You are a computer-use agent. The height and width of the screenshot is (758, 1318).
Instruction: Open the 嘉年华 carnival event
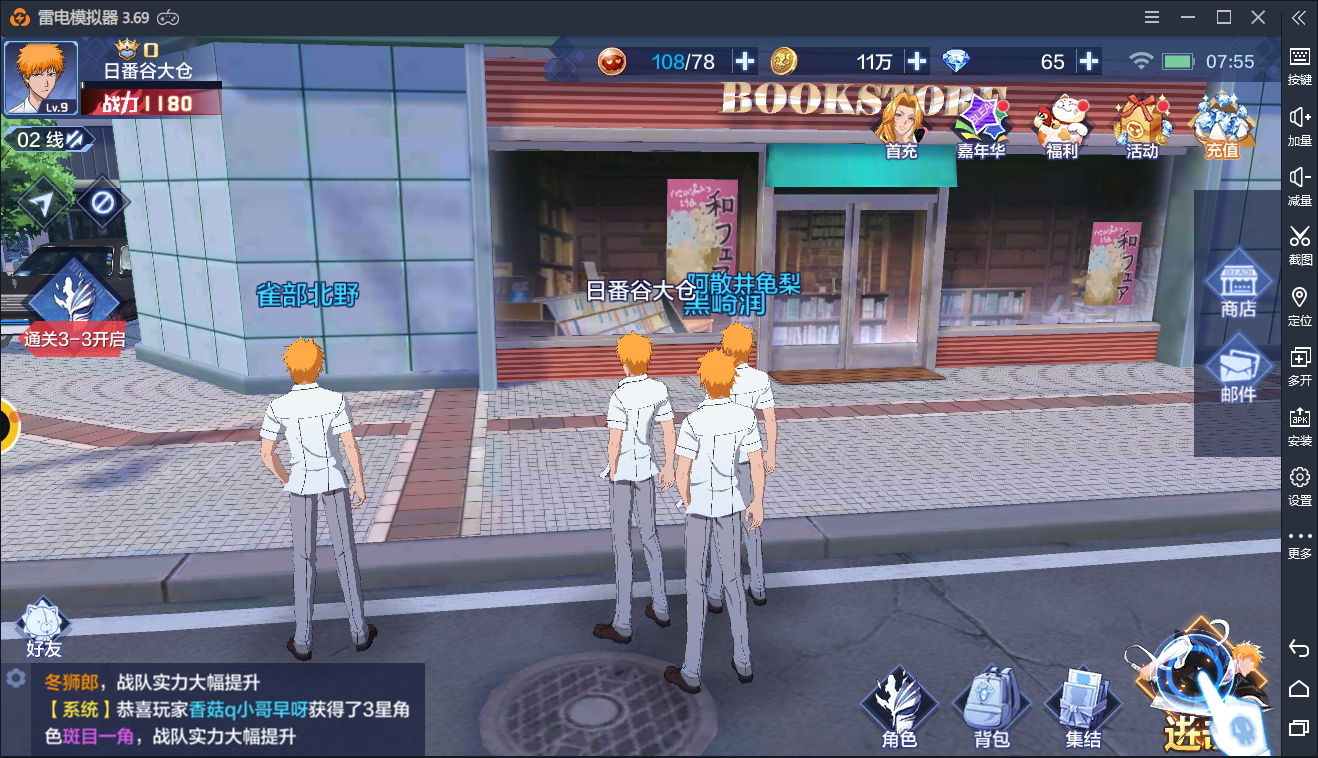pyautogui.click(x=980, y=128)
